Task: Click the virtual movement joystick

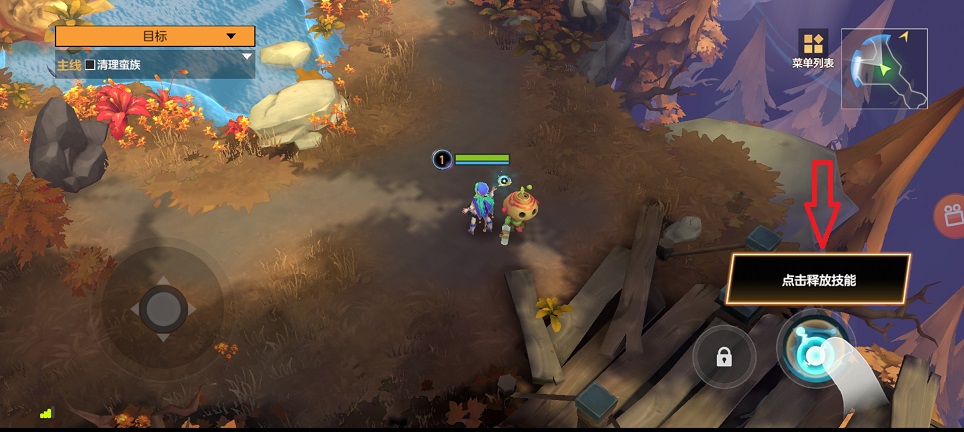Action: [x=162, y=308]
